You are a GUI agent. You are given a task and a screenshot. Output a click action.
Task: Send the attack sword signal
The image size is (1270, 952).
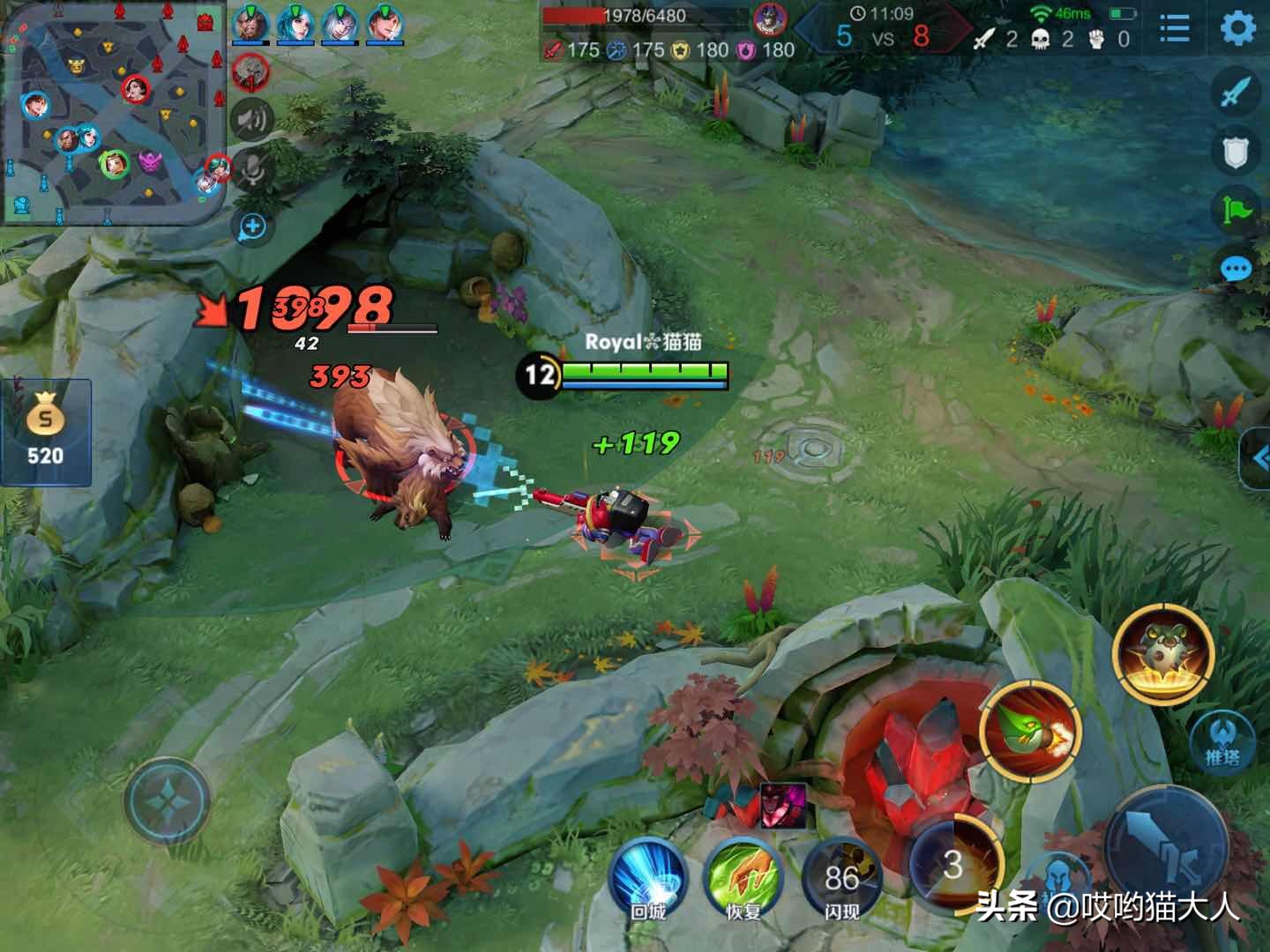(1236, 91)
